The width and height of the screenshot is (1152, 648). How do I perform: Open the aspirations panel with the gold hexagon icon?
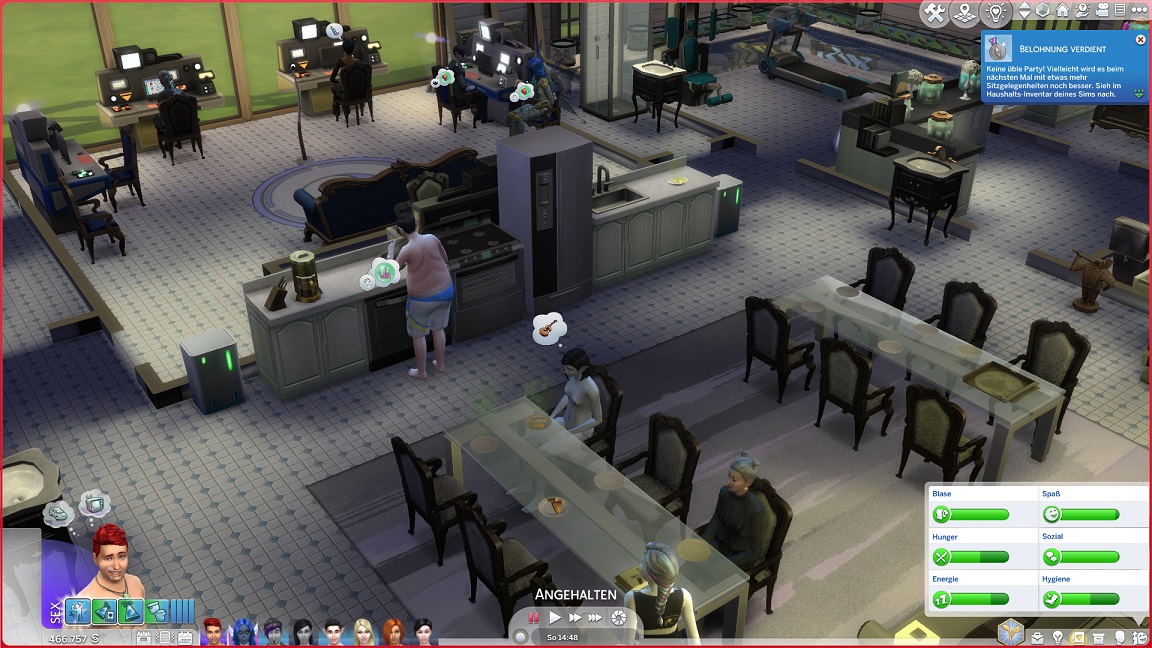pos(1010,631)
